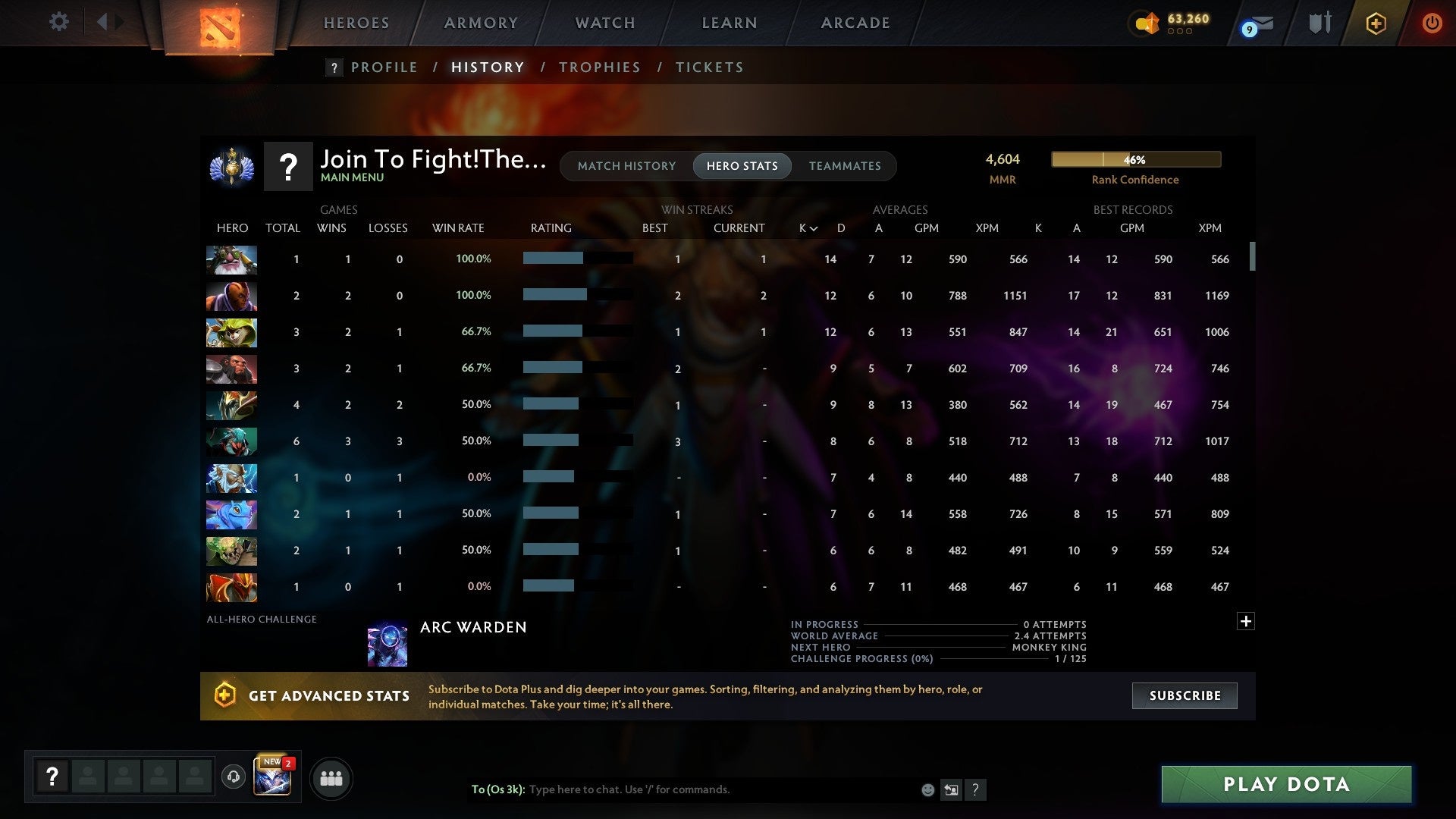The width and height of the screenshot is (1456, 819).
Task: Expand the All-Hero Challenge panel with plus
Action: coord(1246,621)
